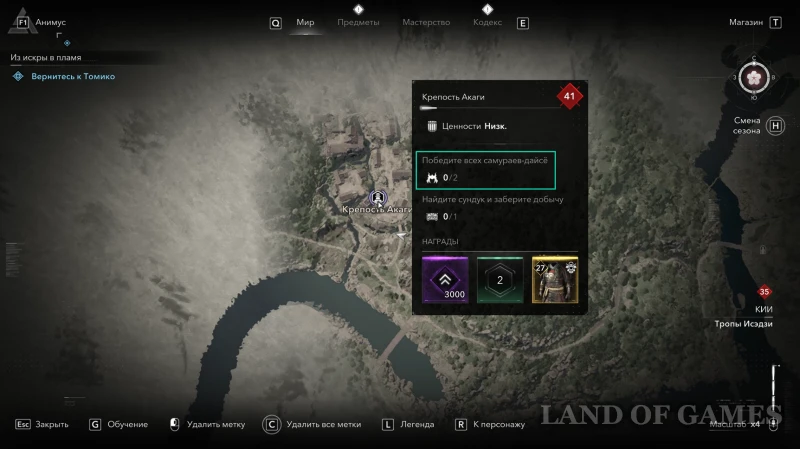800x449 pixels.
Task: Select the Крепость Акаги map marker
Action: 378,197
